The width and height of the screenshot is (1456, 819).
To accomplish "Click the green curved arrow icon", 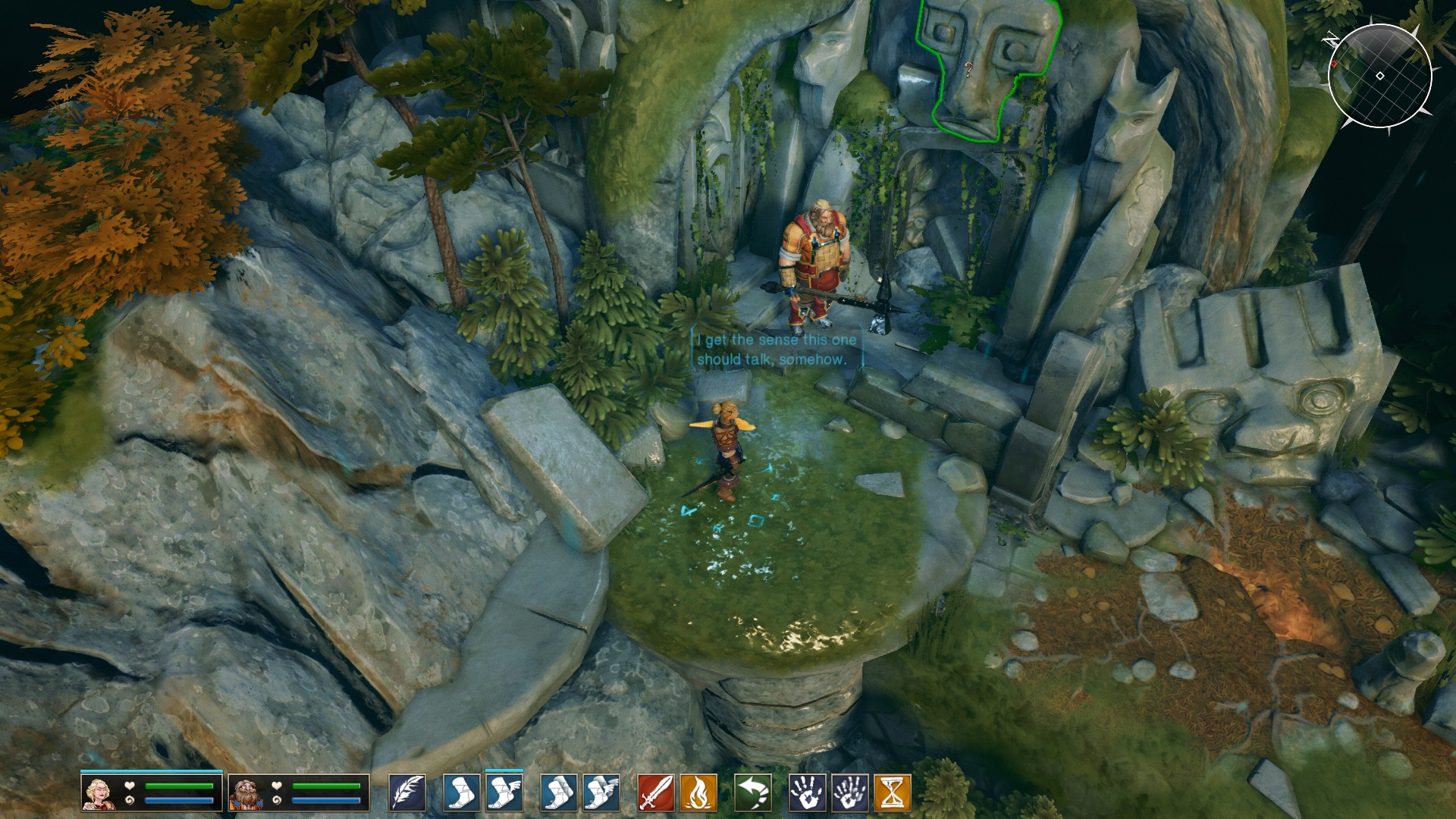I will (x=753, y=793).
